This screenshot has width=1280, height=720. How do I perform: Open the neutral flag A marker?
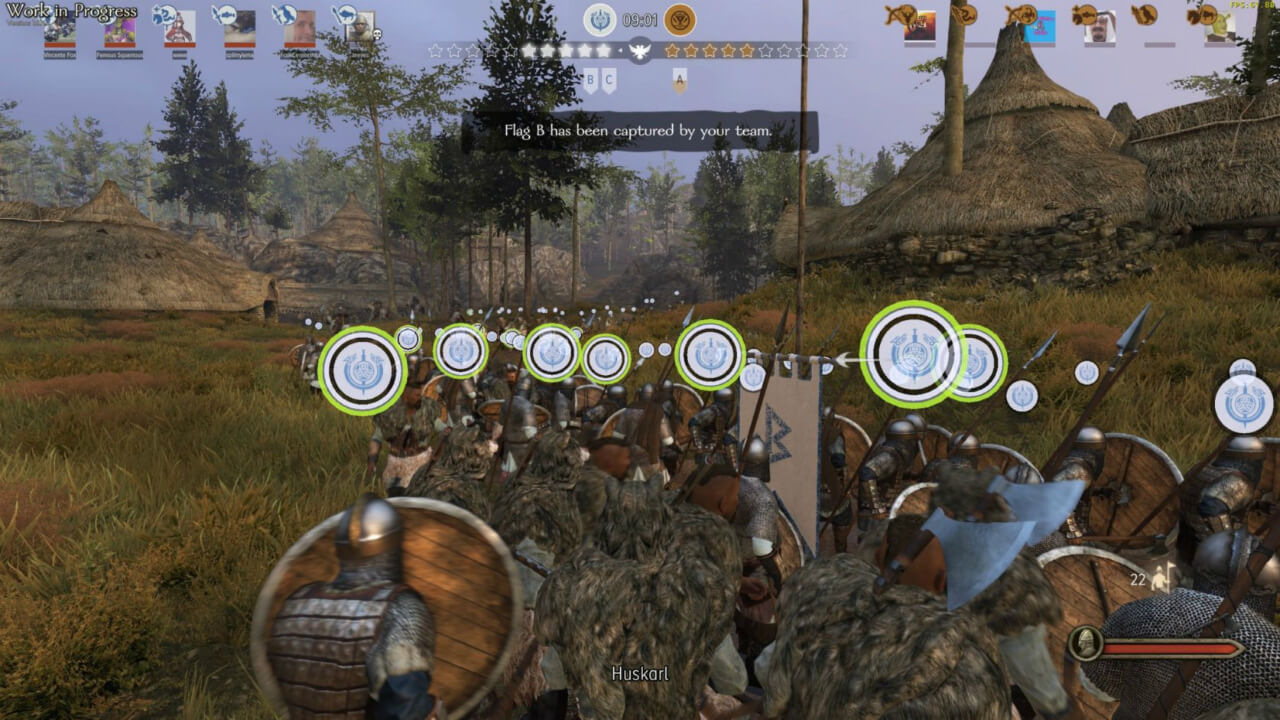pos(680,80)
